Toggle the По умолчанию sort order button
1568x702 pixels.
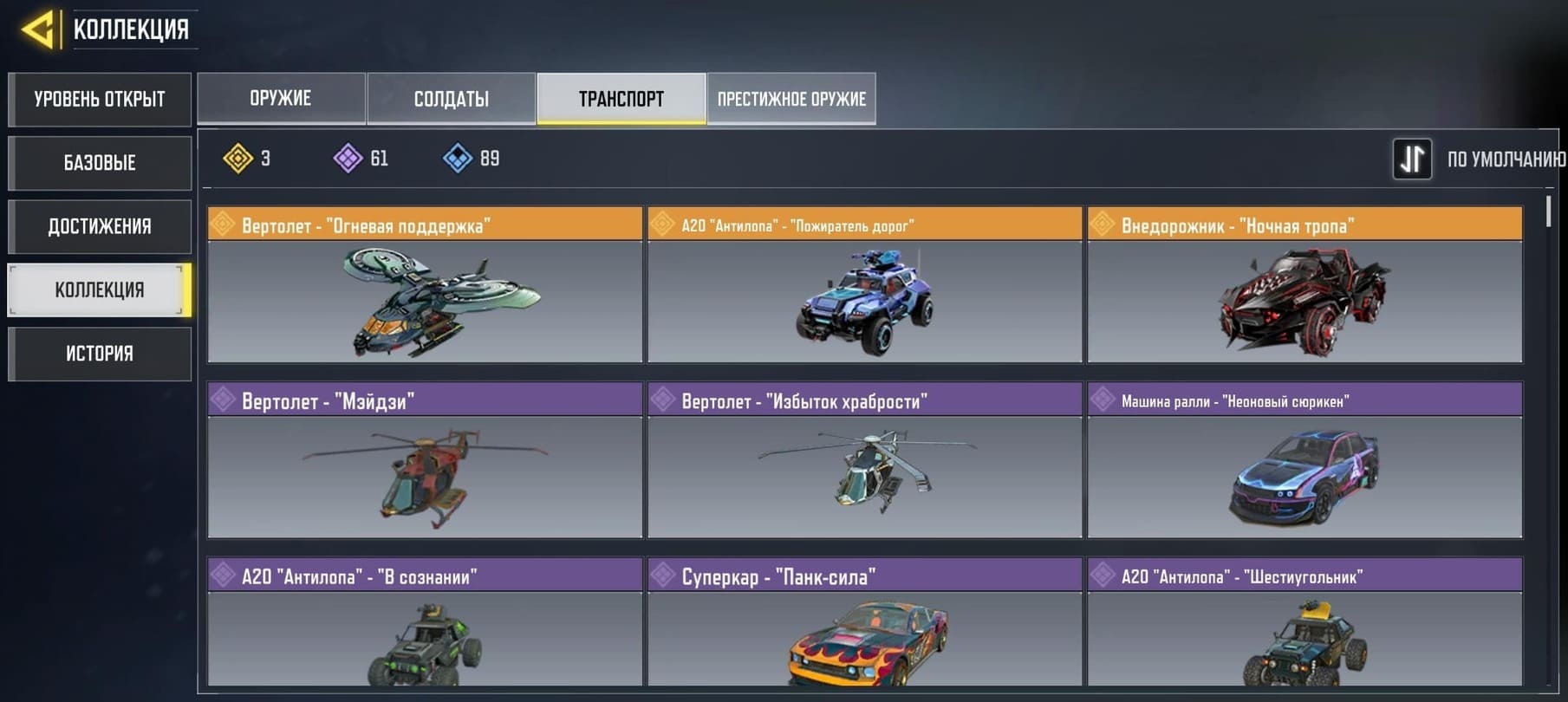click(x=1412, y=159)
